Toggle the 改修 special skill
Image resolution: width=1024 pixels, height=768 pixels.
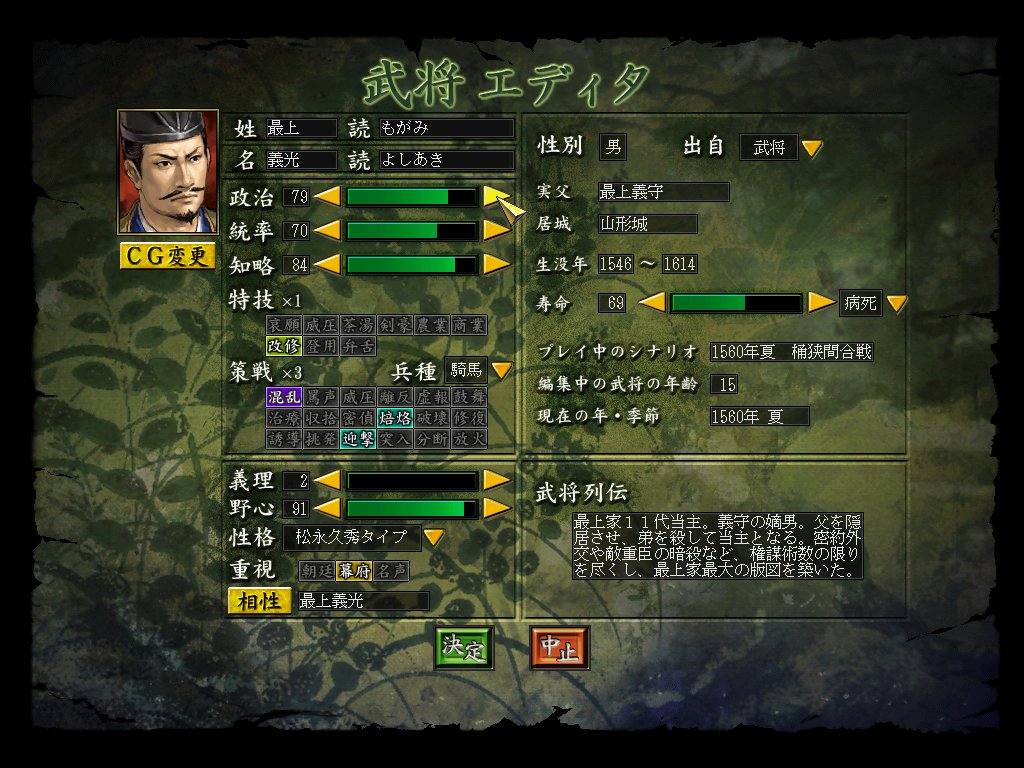[x=283, y=346]
